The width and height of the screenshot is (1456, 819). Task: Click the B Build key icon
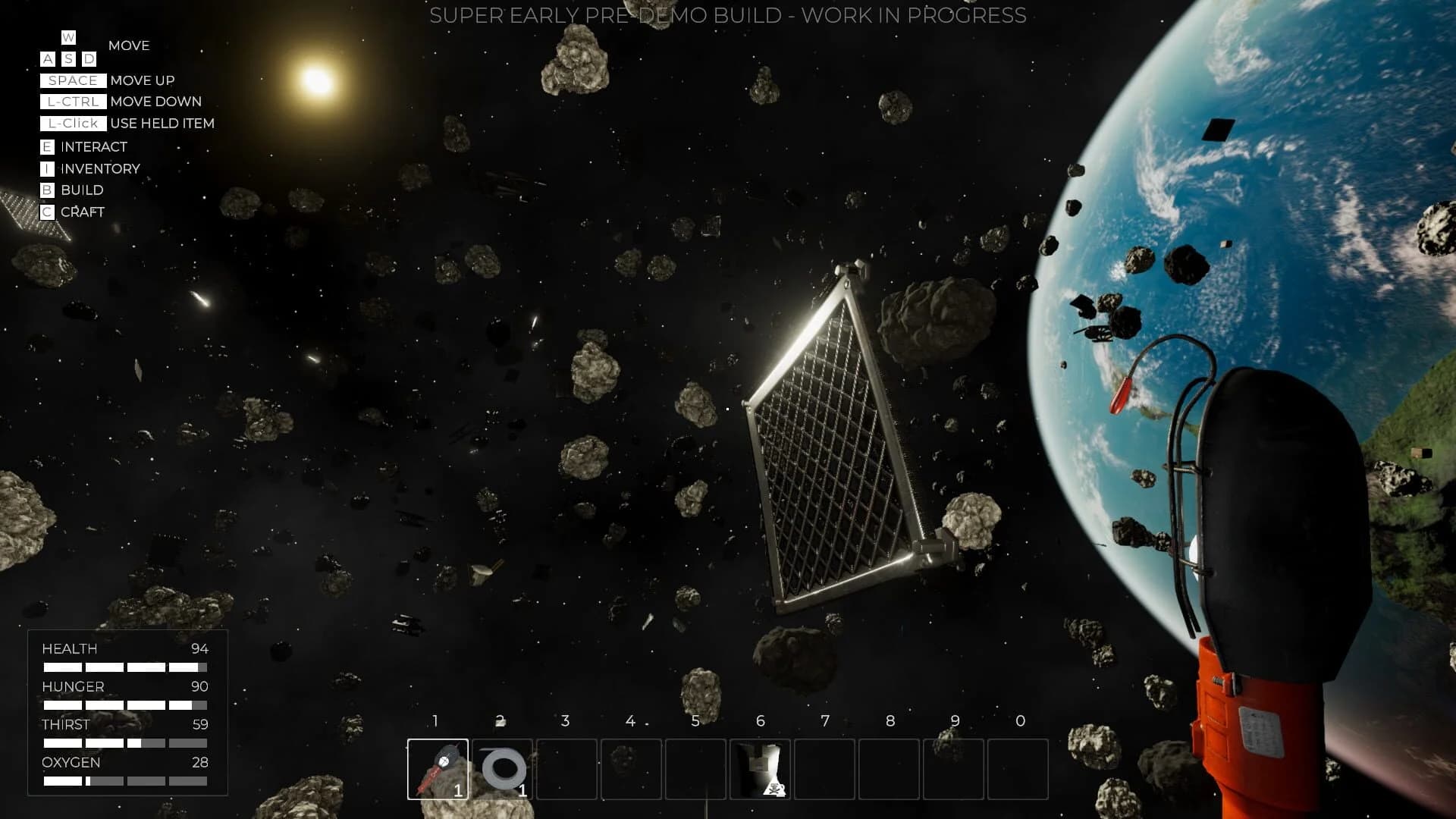47,190
